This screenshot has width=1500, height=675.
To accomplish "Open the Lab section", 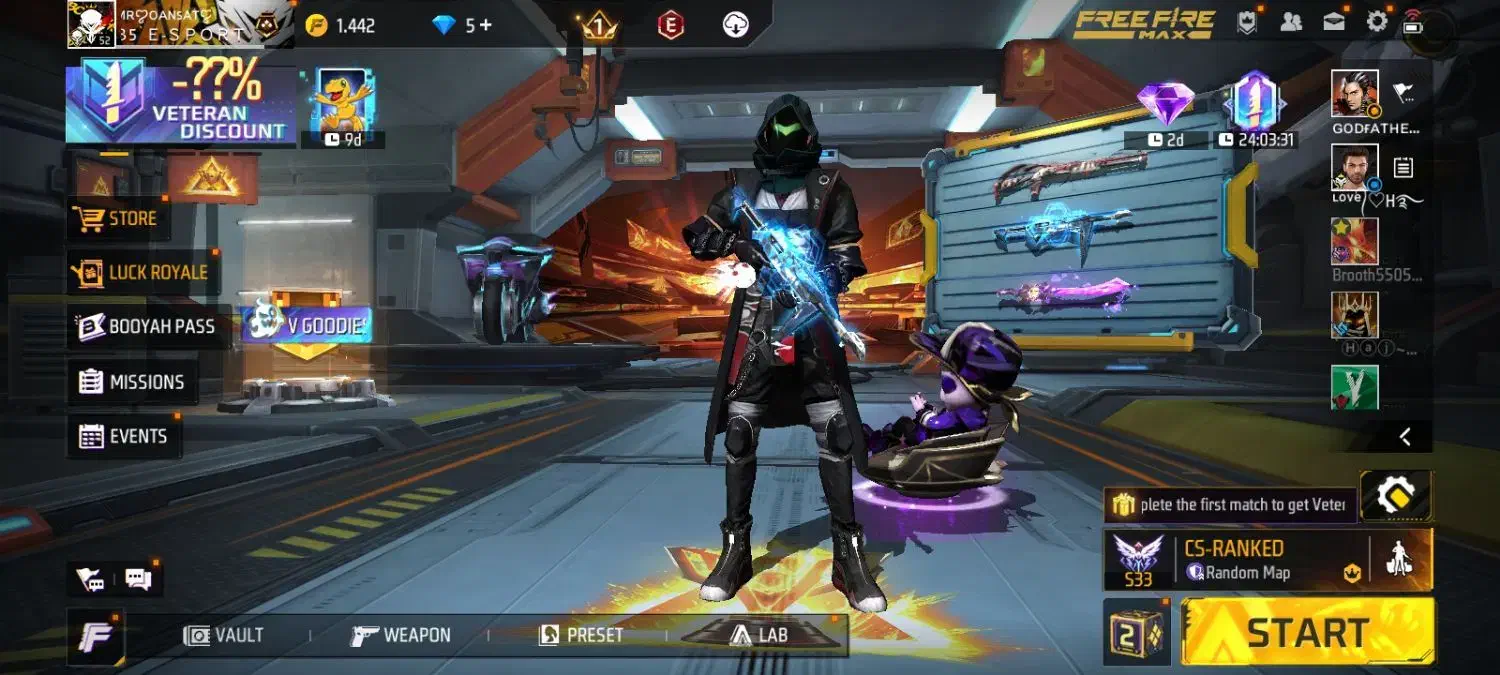I will pos(758,635).
